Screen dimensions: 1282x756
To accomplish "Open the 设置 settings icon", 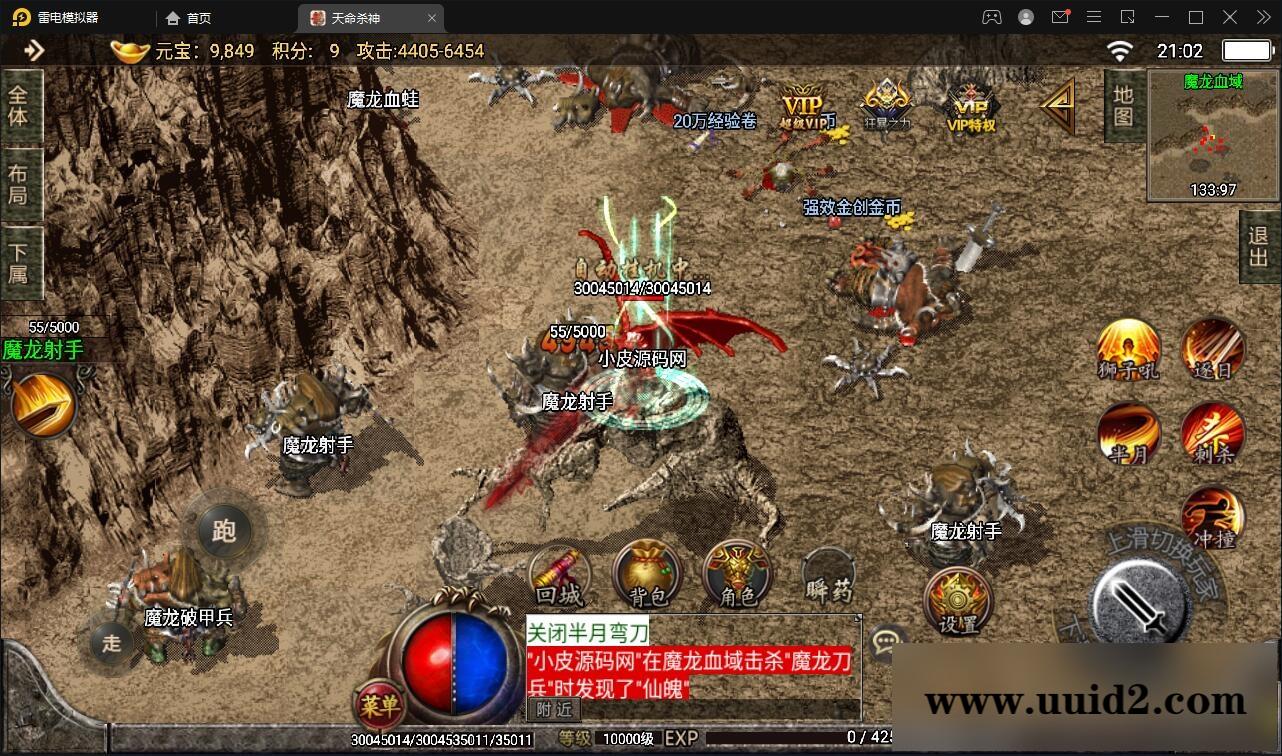I will click(x=956, y=602).
